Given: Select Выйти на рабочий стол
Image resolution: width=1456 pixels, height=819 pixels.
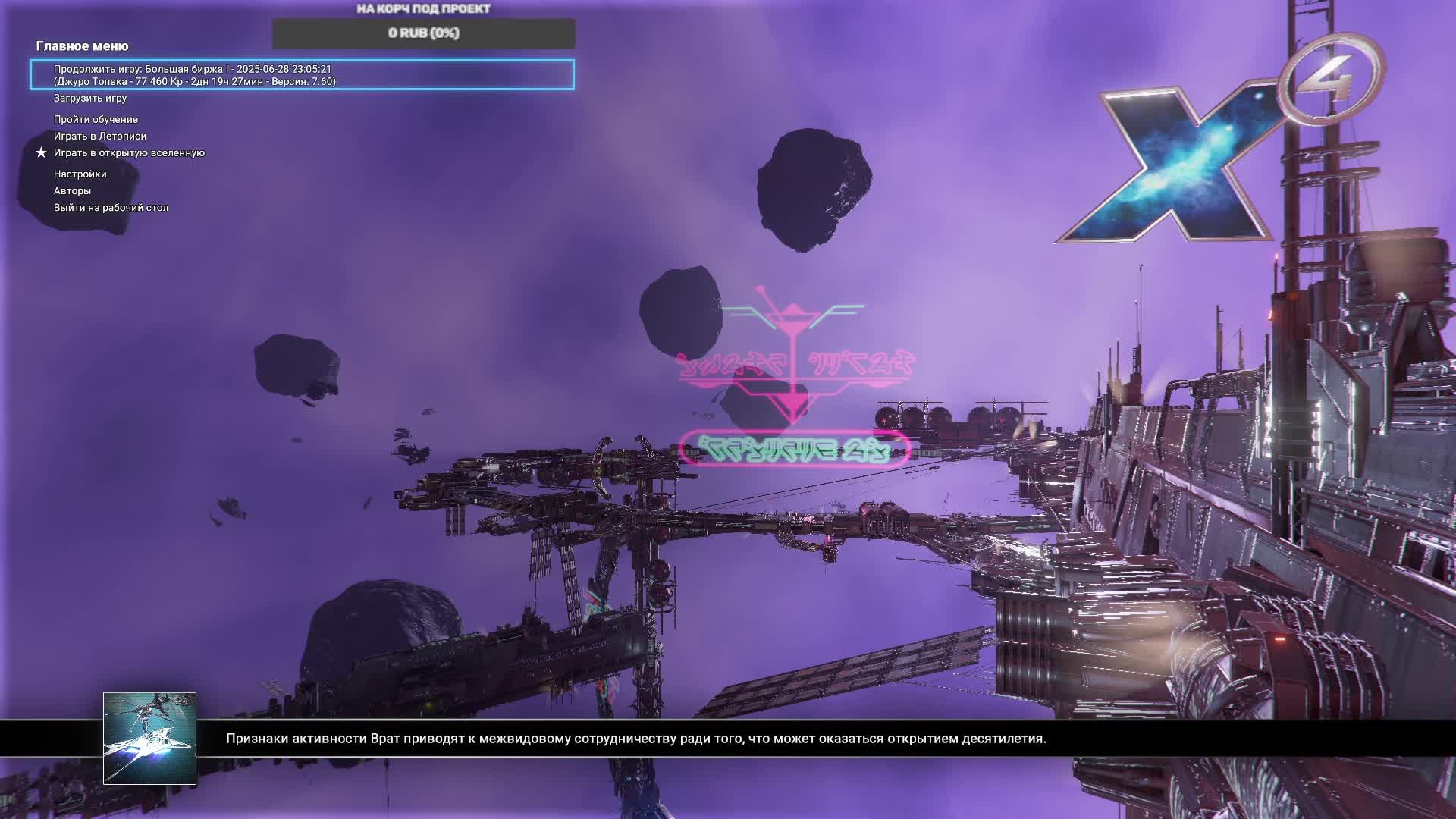Looking at the screenshot, I should point(111,208).
